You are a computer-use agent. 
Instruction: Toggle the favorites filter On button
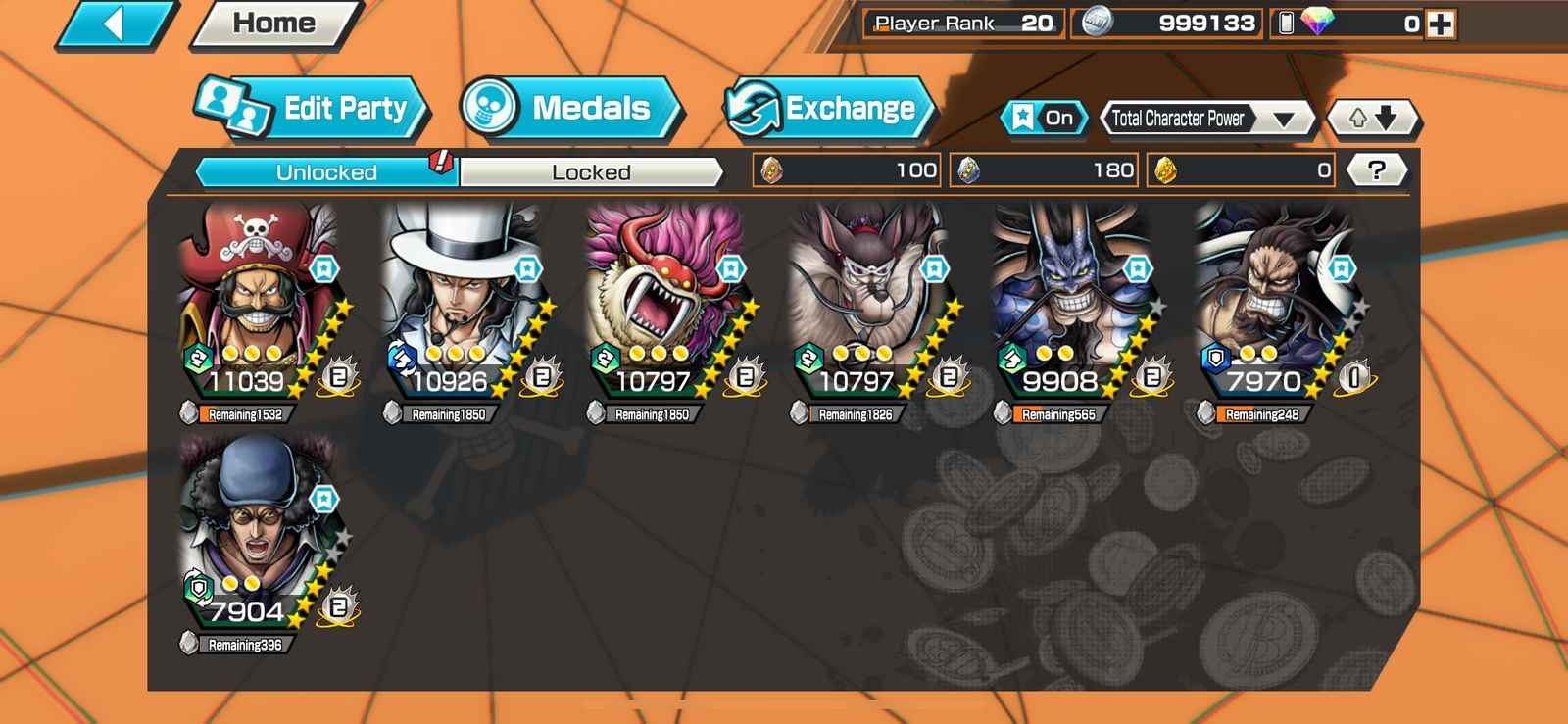point(1044,119)
